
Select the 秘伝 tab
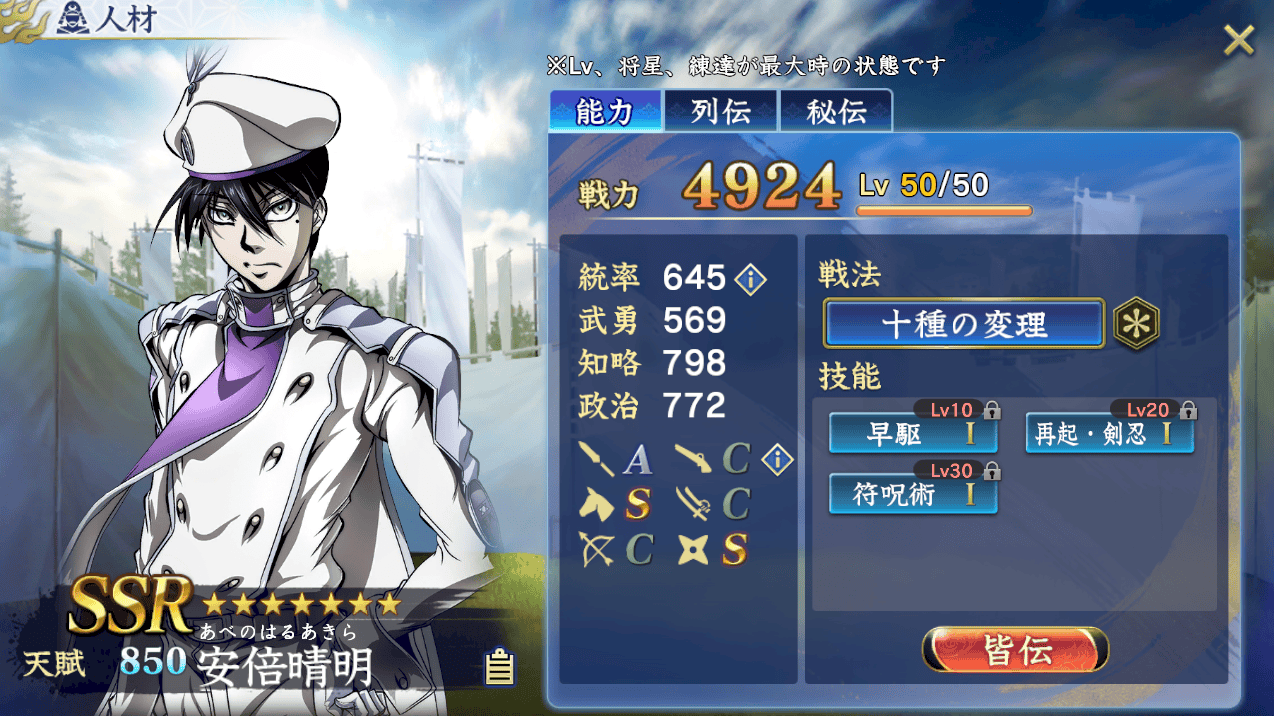(x=836, y=112)
